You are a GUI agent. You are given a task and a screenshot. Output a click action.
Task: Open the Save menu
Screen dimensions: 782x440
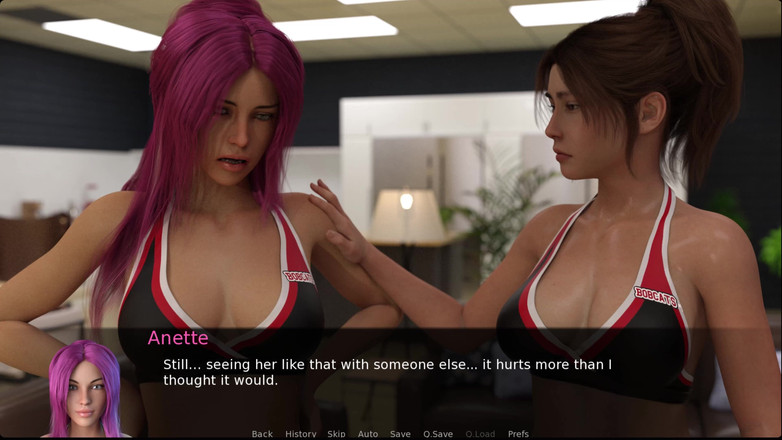(400, 434)
